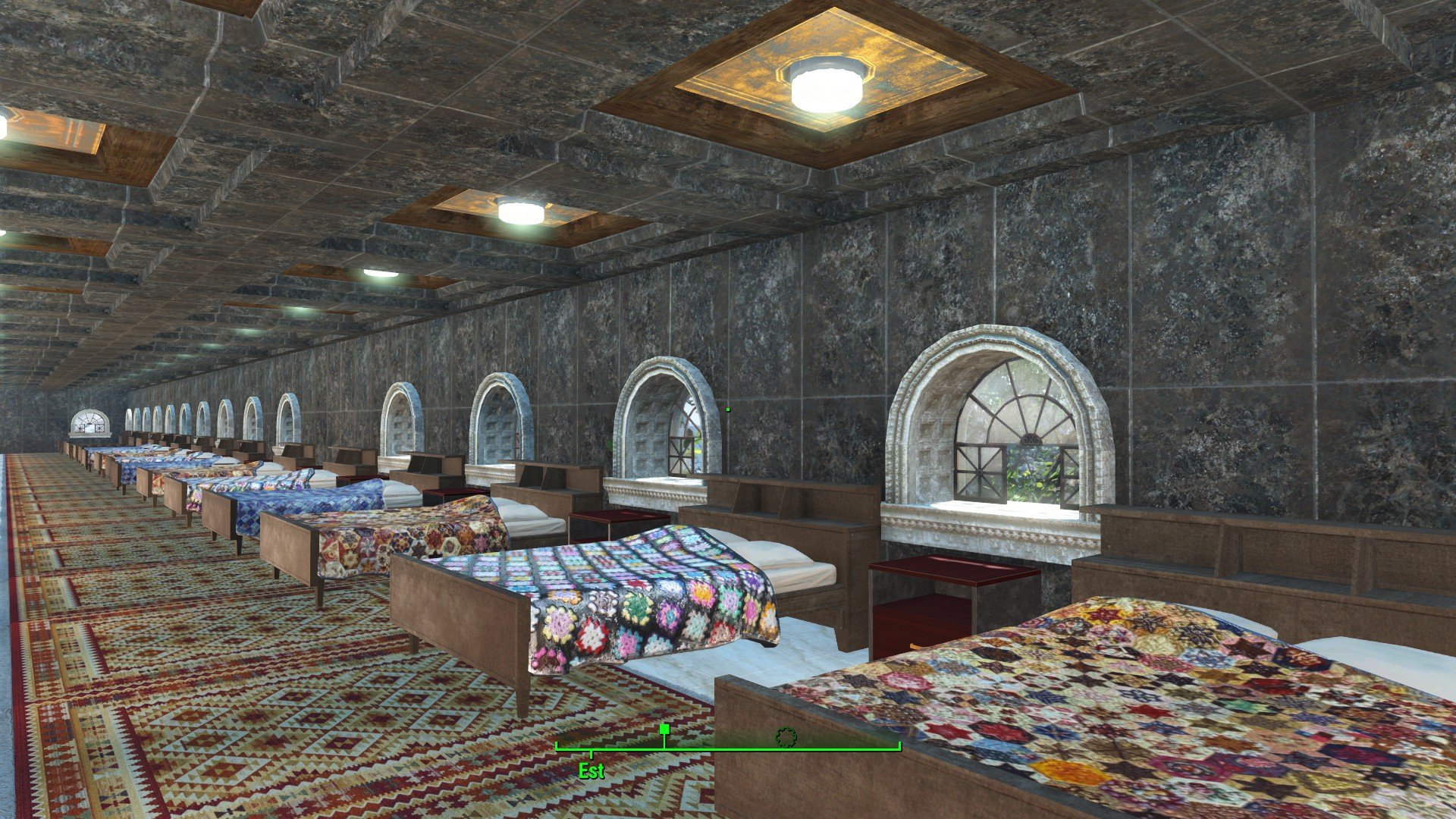The height and width of the screenshot is (819, 1456).
Task: Select the gear-shaped location marker on the compass
Action: coord(786,737)
